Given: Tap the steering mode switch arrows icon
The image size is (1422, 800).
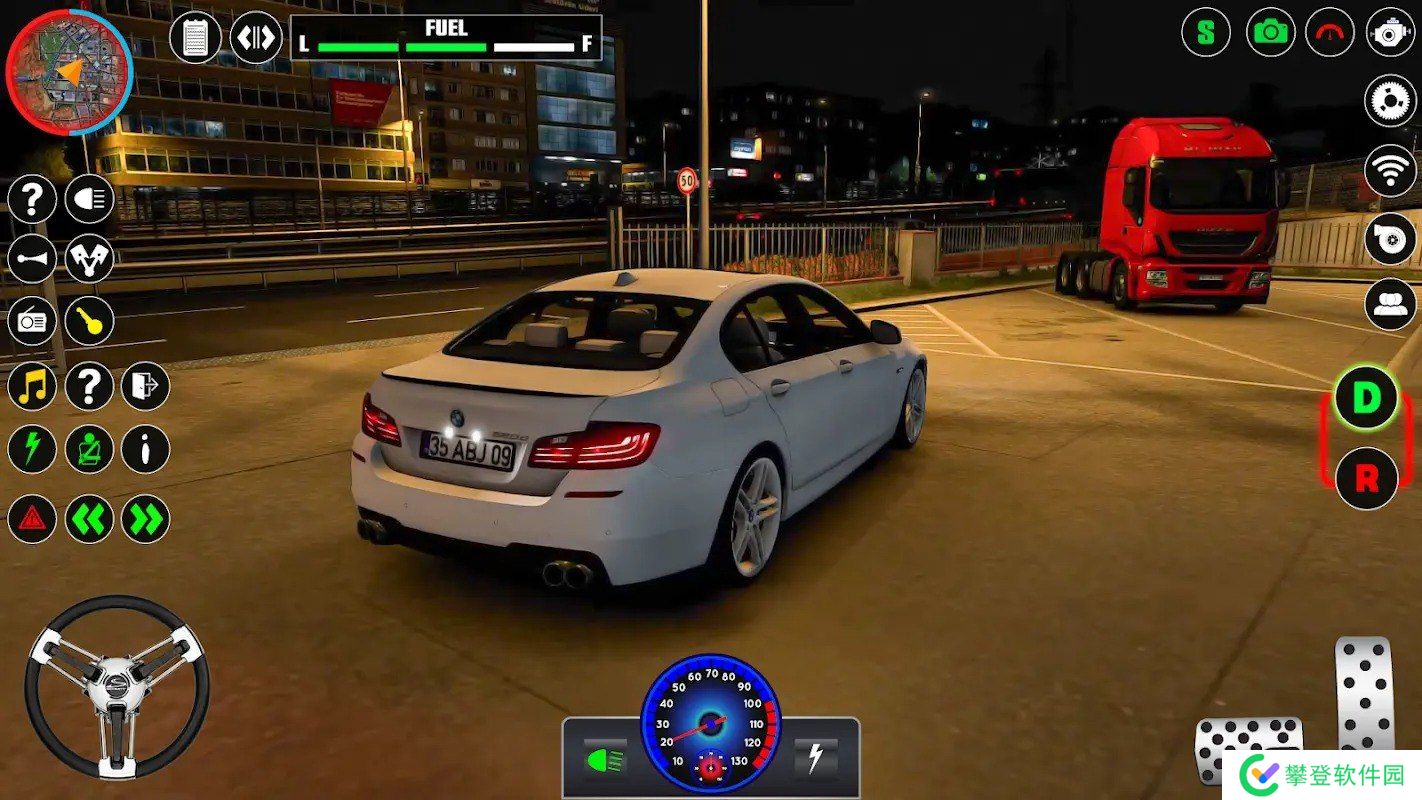Looking at the screenshot, I should coord(255,38).
